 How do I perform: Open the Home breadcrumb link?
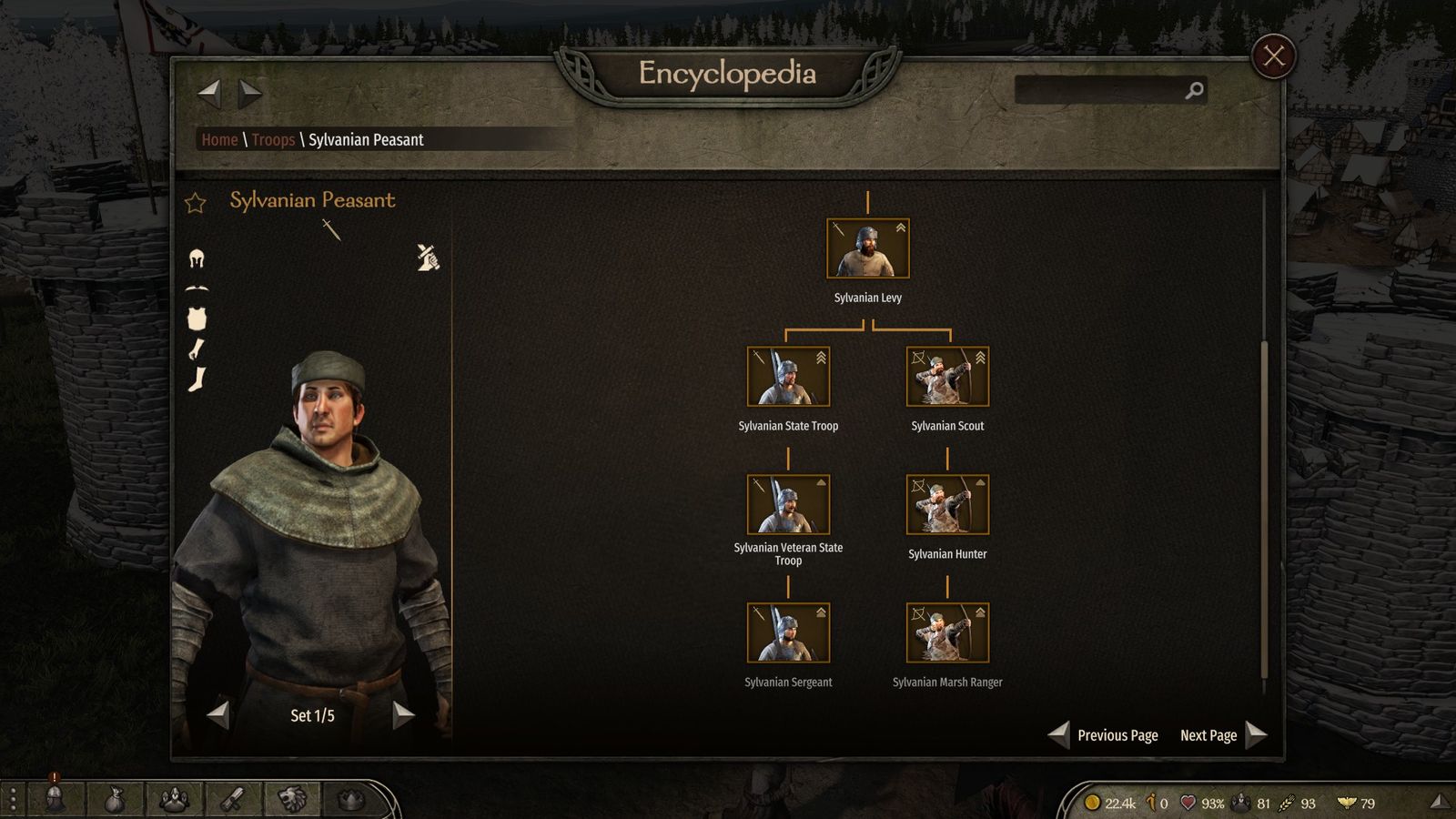click(219, 139)
